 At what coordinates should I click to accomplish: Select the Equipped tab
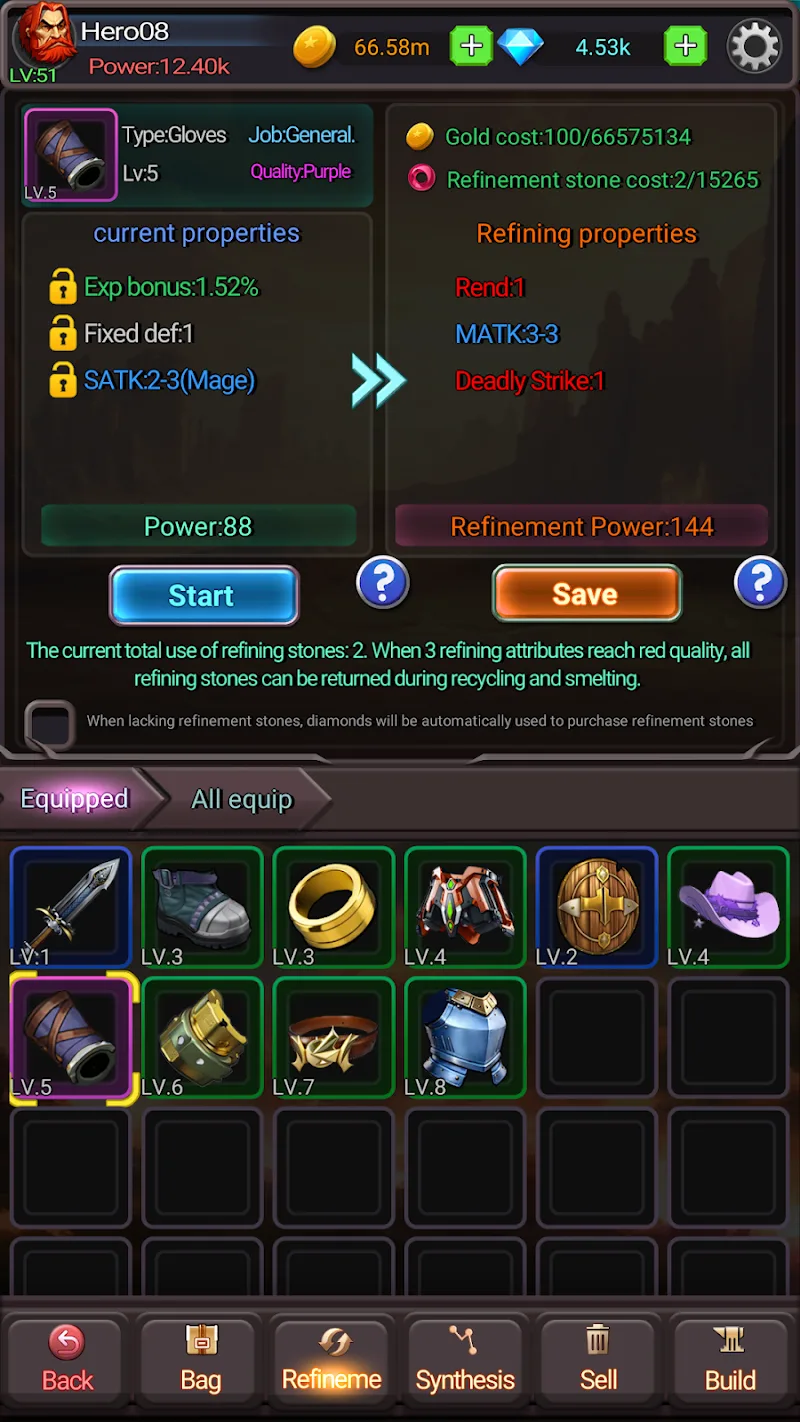click(x=75, y=799)
